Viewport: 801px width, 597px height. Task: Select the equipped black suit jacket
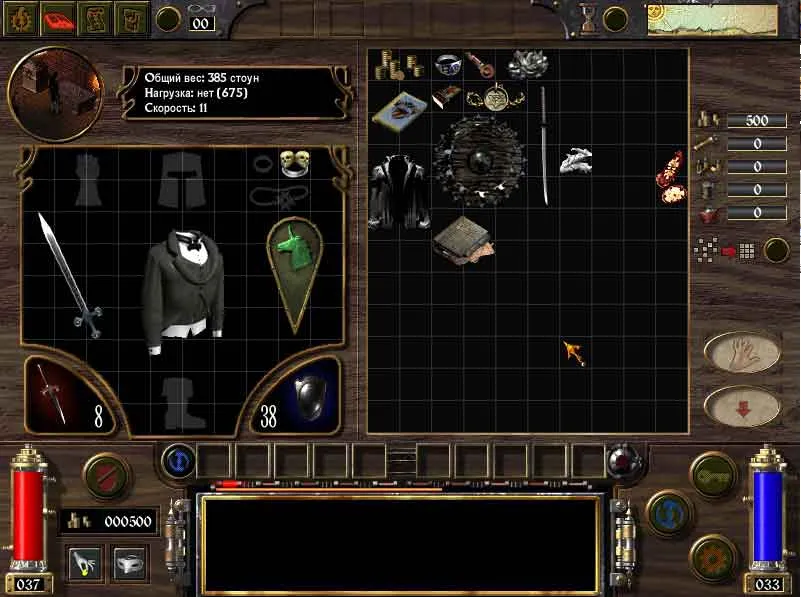[185, 286]
